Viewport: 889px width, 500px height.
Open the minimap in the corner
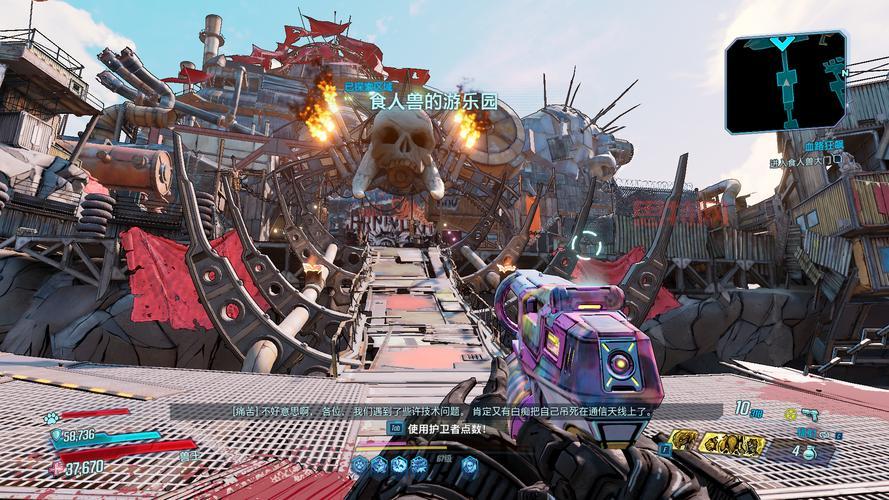(785, 82)
